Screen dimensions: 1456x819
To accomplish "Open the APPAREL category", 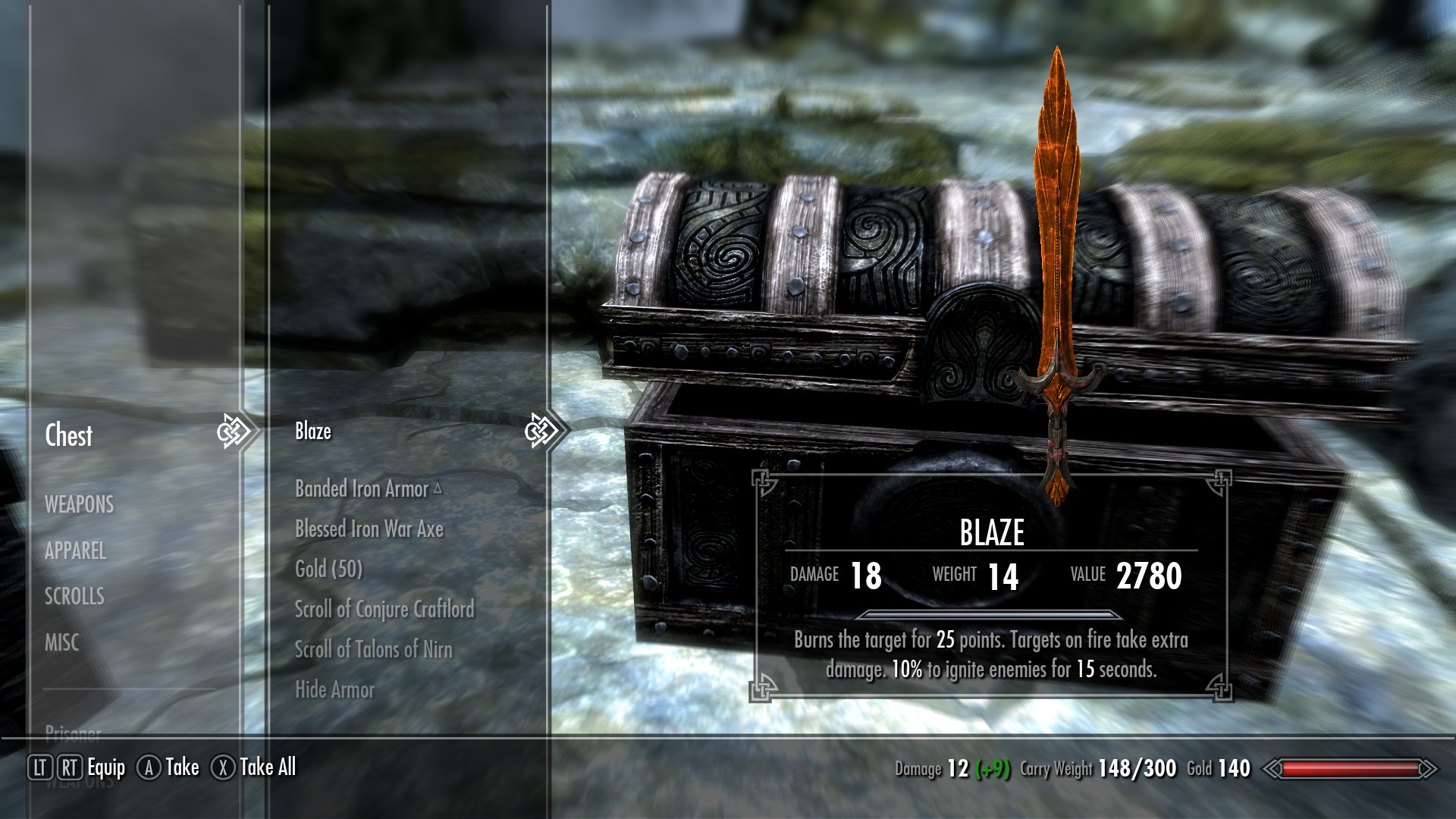I will [x=75, y=551].
